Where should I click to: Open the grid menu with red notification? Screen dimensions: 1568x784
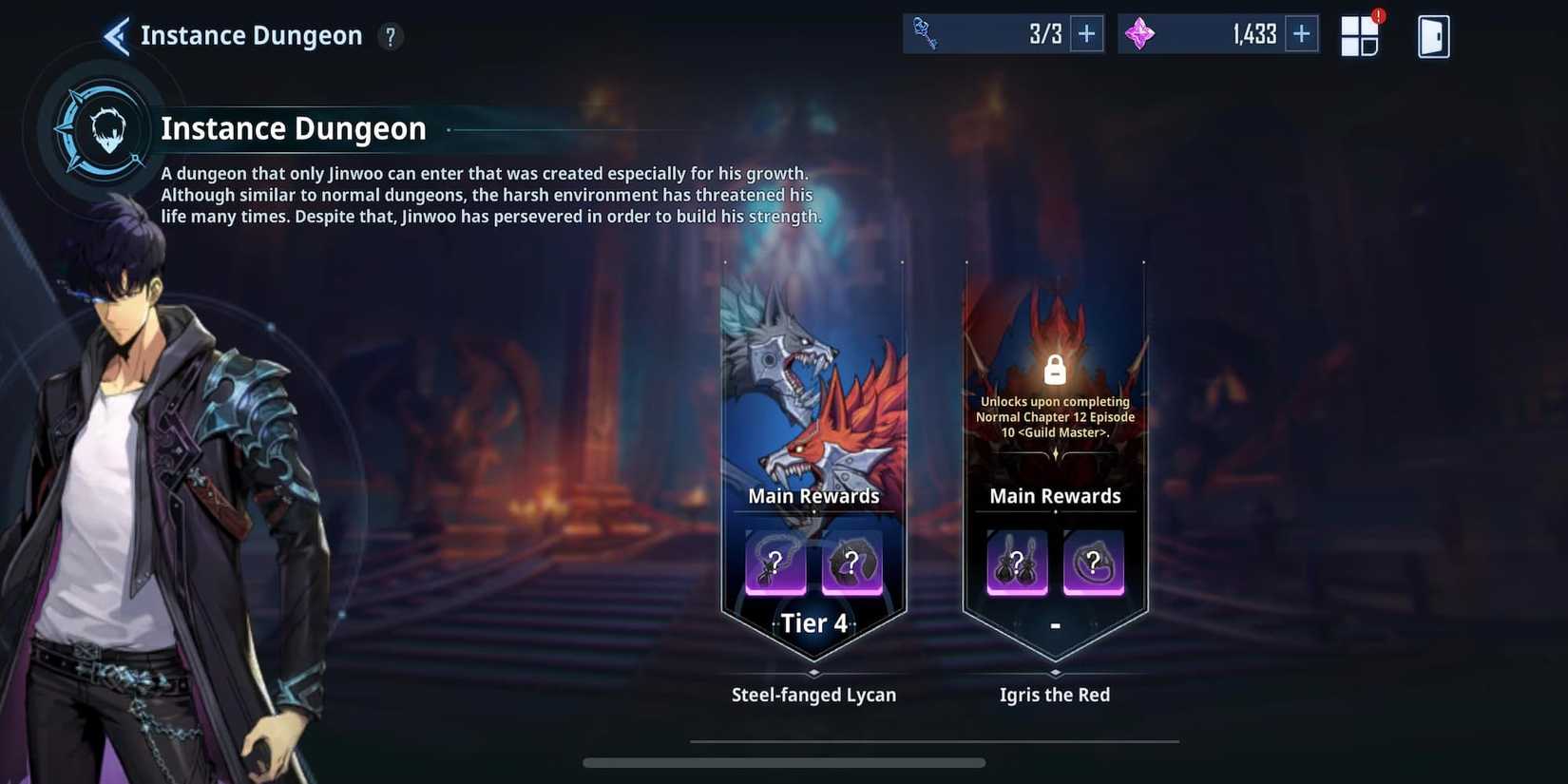tap(1361, 35)
